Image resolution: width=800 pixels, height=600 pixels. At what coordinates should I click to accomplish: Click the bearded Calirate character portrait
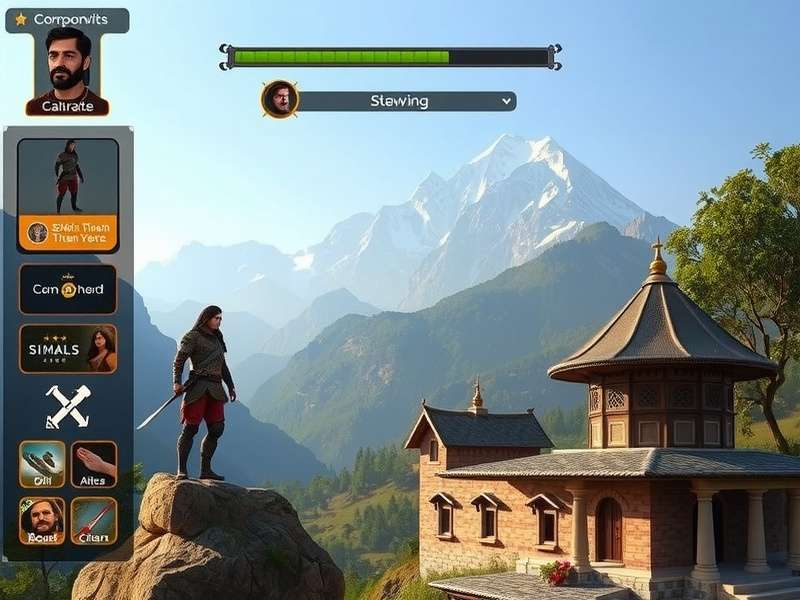tap(67, 71)
